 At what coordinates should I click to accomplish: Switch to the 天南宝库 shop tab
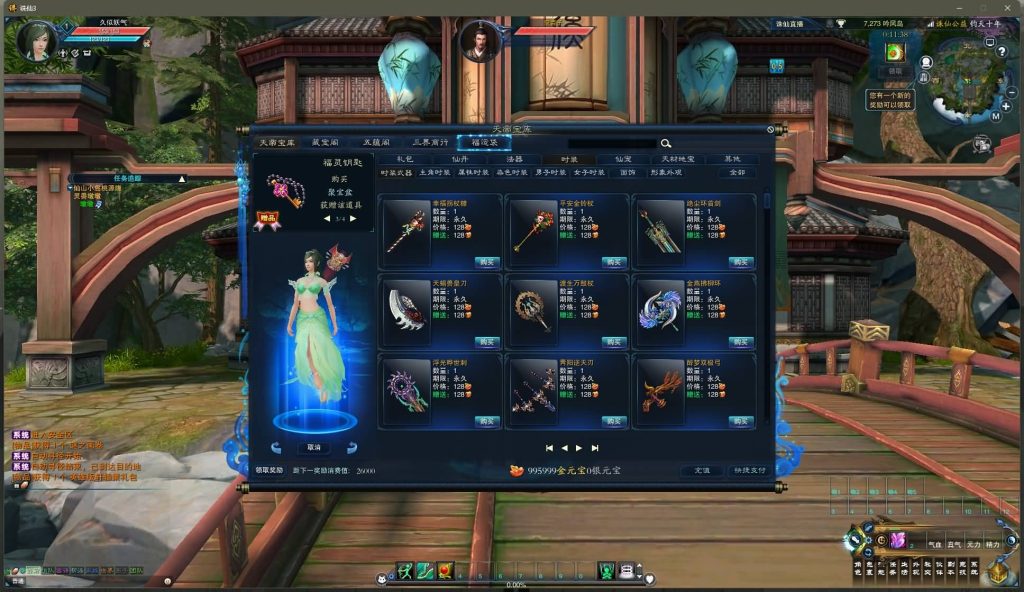[x=275, y=143]
